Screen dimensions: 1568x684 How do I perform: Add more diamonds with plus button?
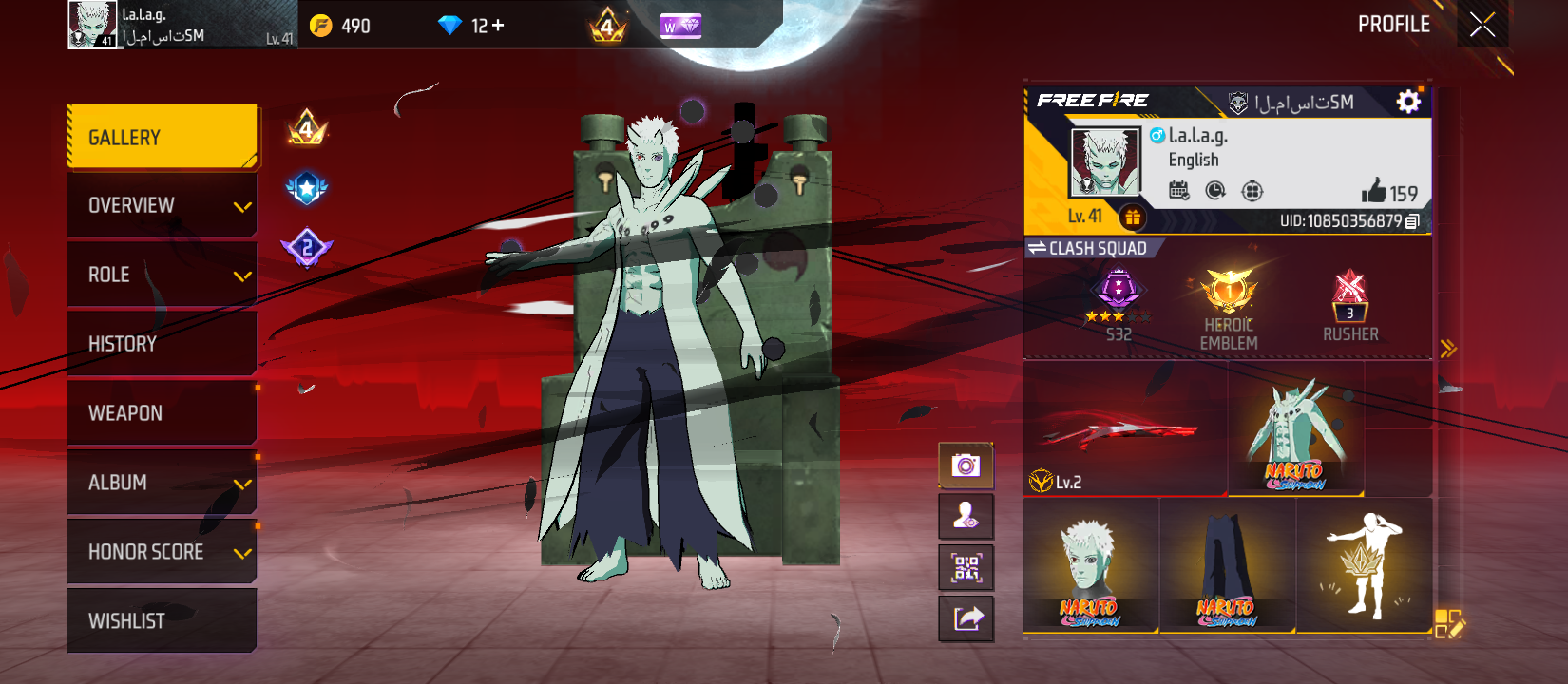point(498,26)
